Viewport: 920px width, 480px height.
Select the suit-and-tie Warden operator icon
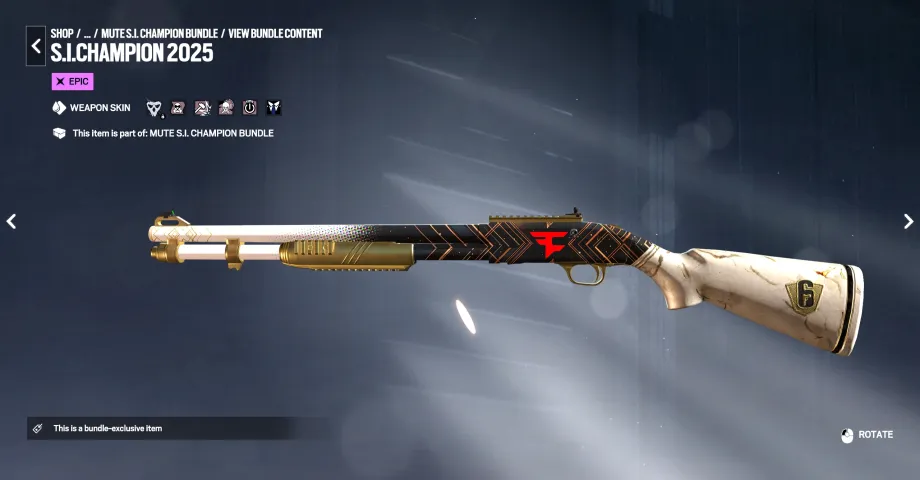(x=274, y=108)
